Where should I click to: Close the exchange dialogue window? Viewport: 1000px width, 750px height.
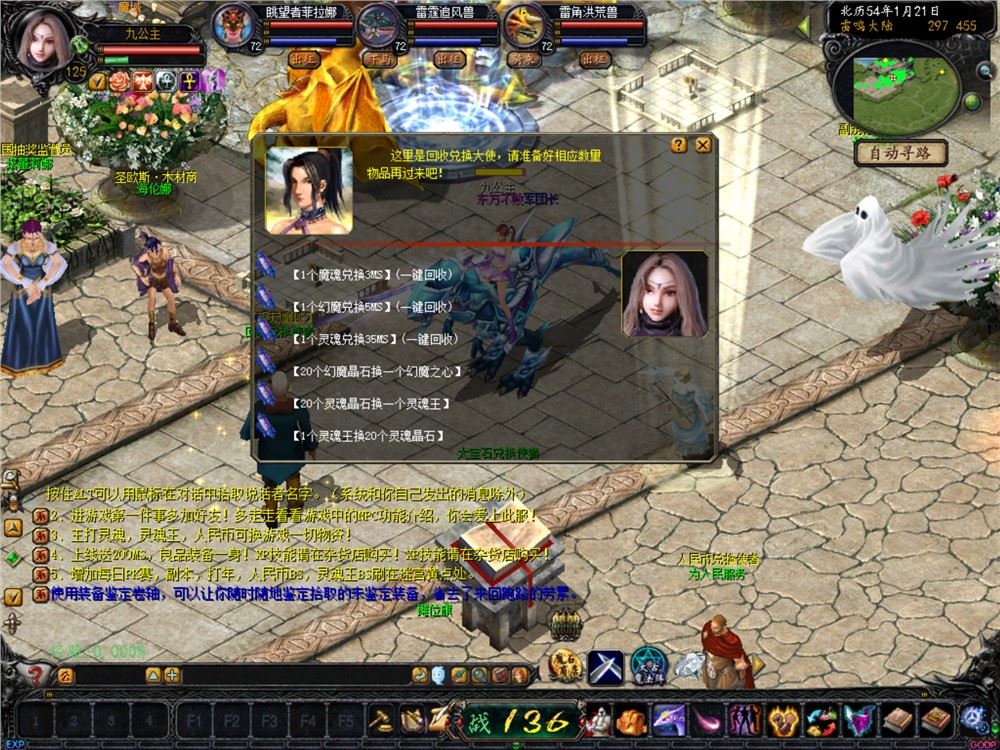(x=703, y=145)
